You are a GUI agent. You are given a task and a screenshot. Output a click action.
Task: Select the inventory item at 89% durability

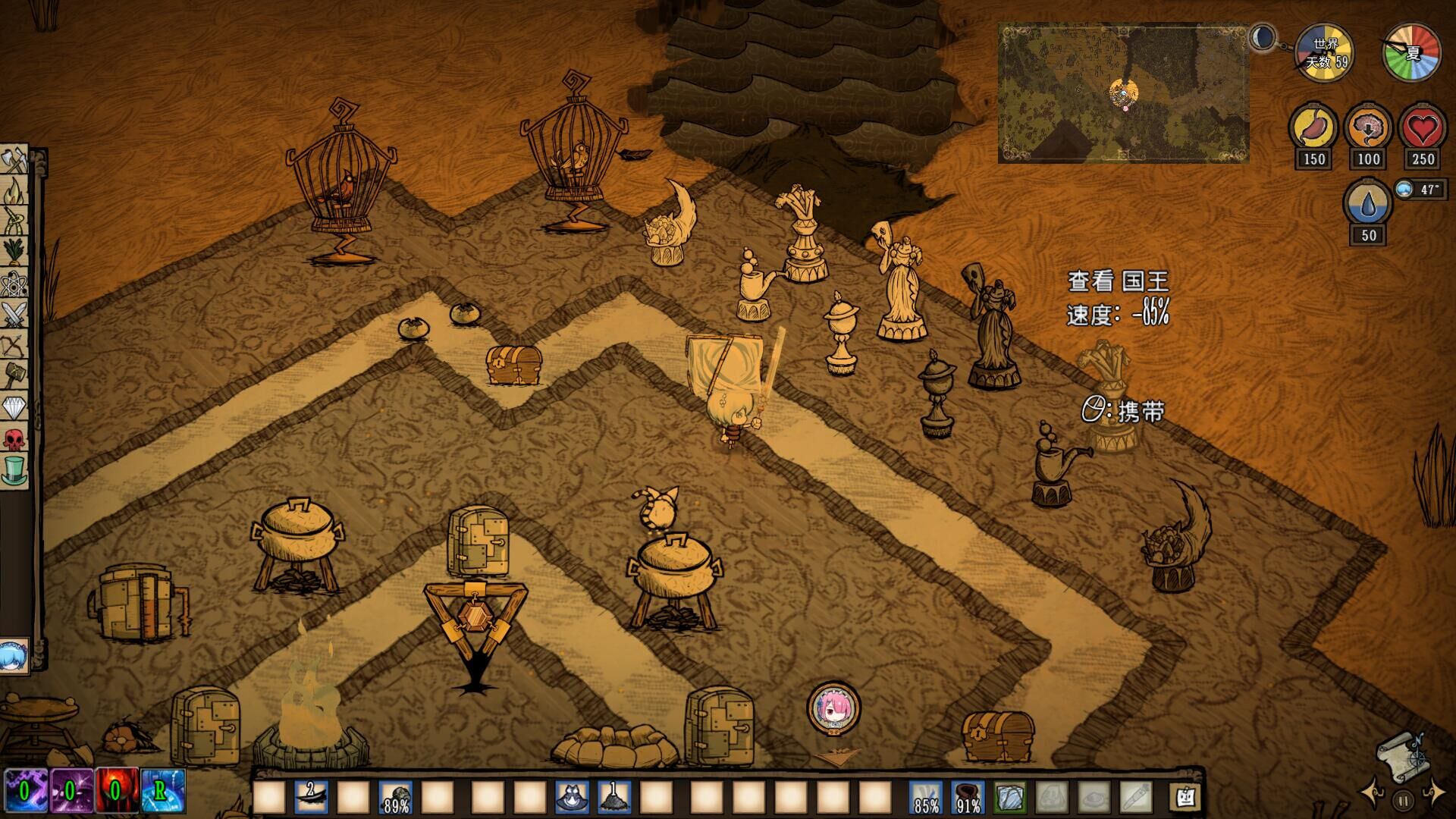[396, 798]
